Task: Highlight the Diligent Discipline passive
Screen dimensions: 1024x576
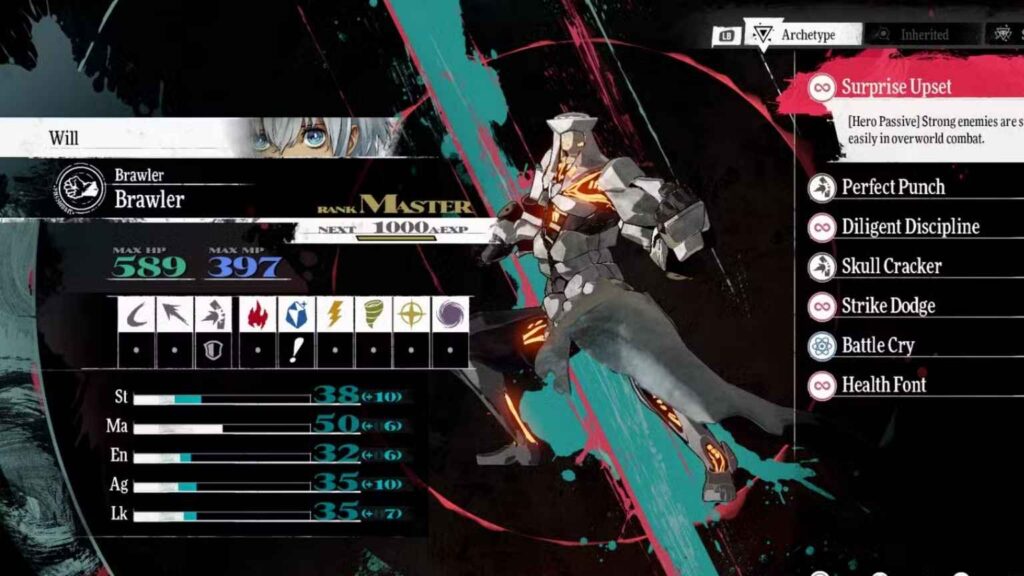Action: 909,227
